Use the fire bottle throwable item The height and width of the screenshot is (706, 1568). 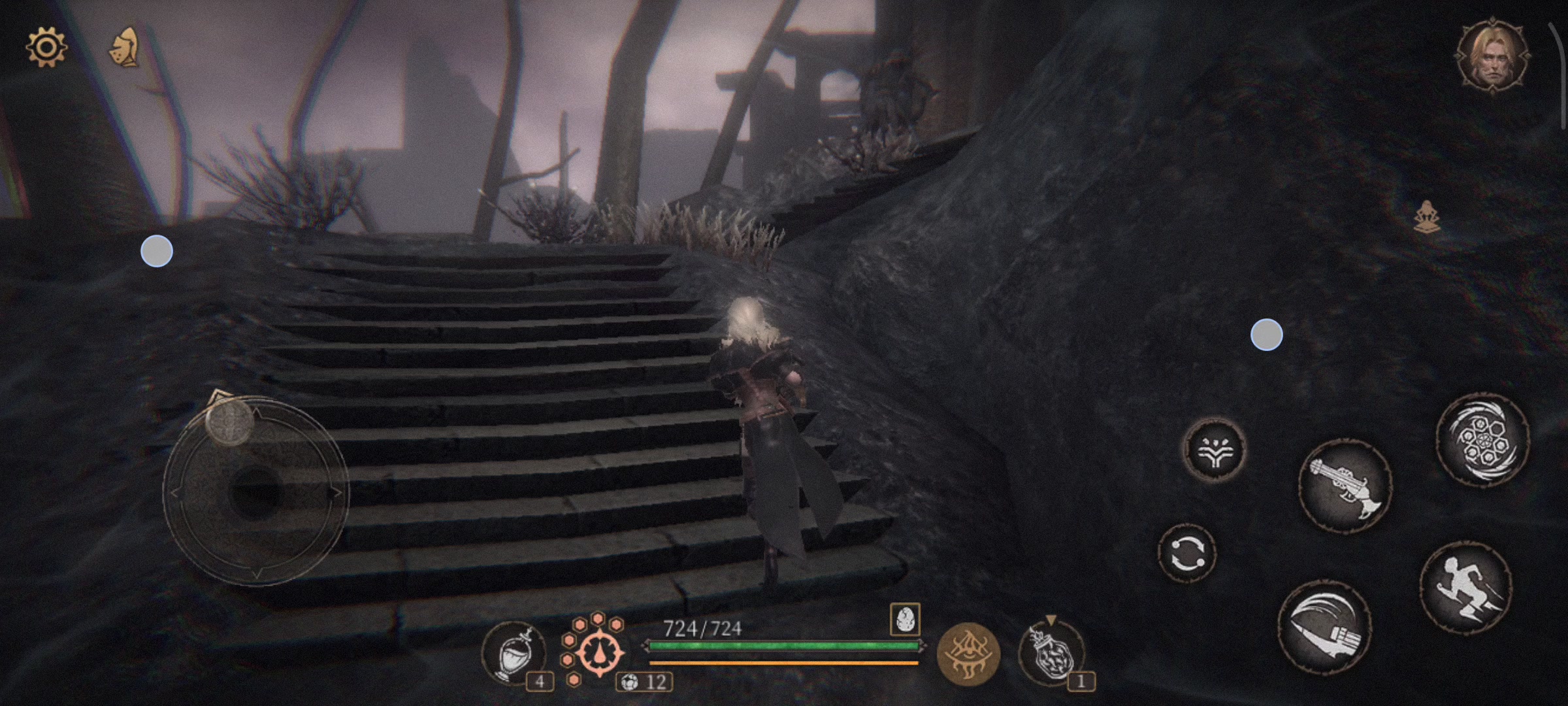pyautogui.click(x=1051, y=652)
